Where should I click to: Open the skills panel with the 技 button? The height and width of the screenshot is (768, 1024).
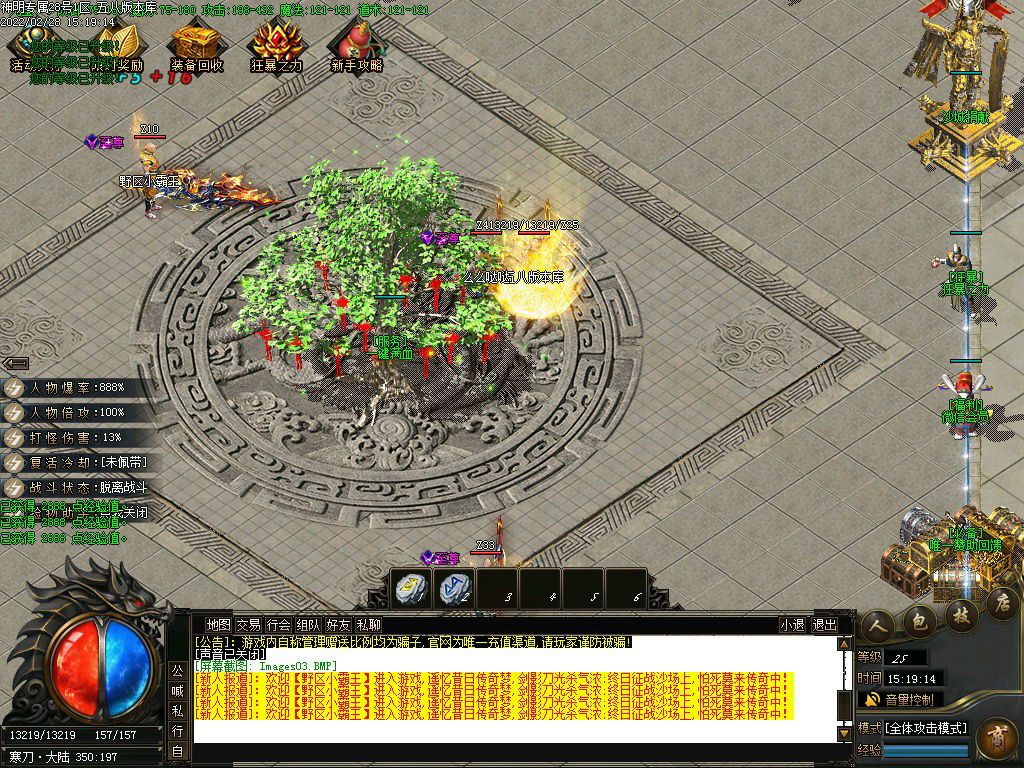tap(961, 613)
